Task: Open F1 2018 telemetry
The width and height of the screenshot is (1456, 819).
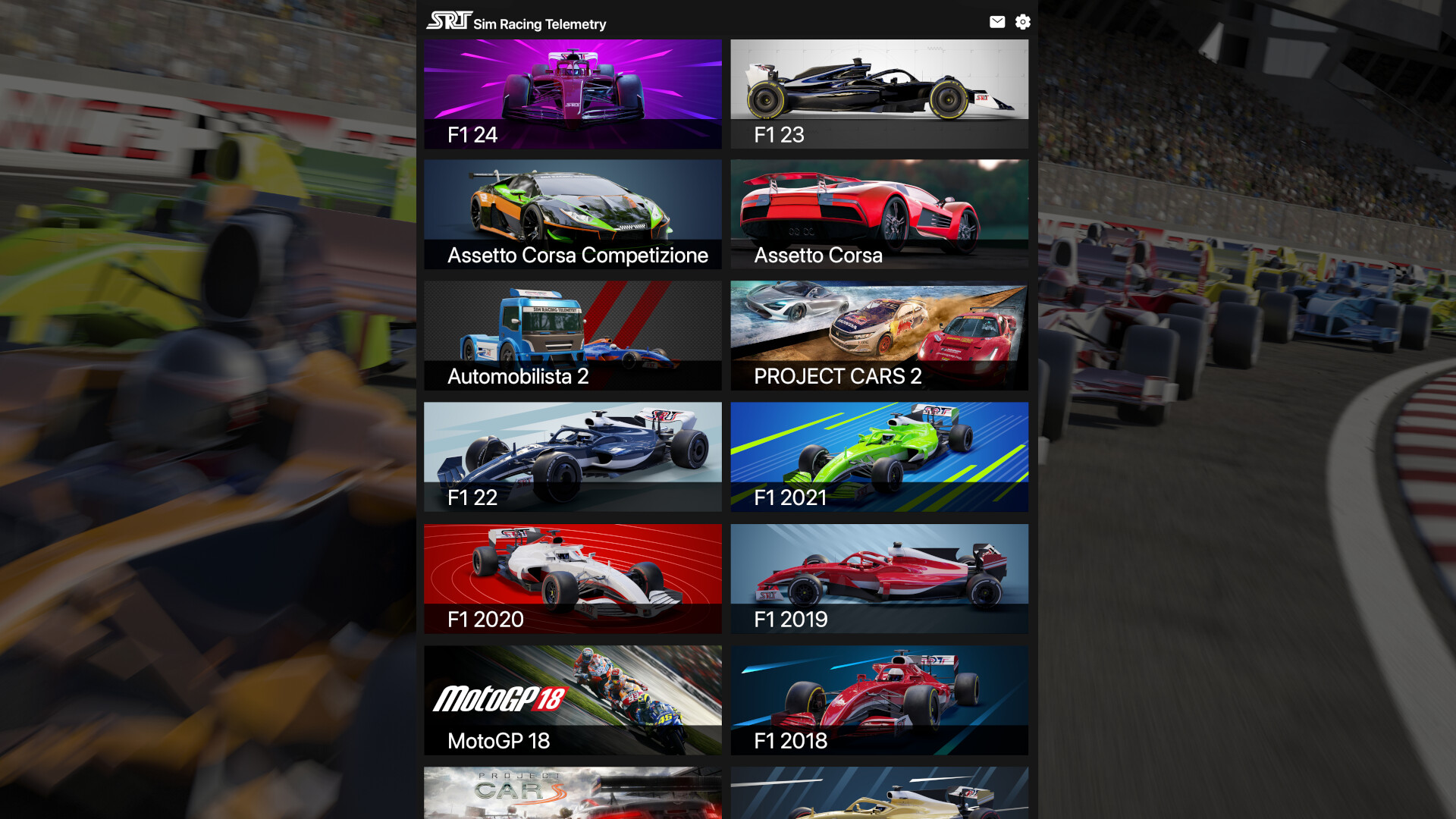Action: [x=879, y=699]
